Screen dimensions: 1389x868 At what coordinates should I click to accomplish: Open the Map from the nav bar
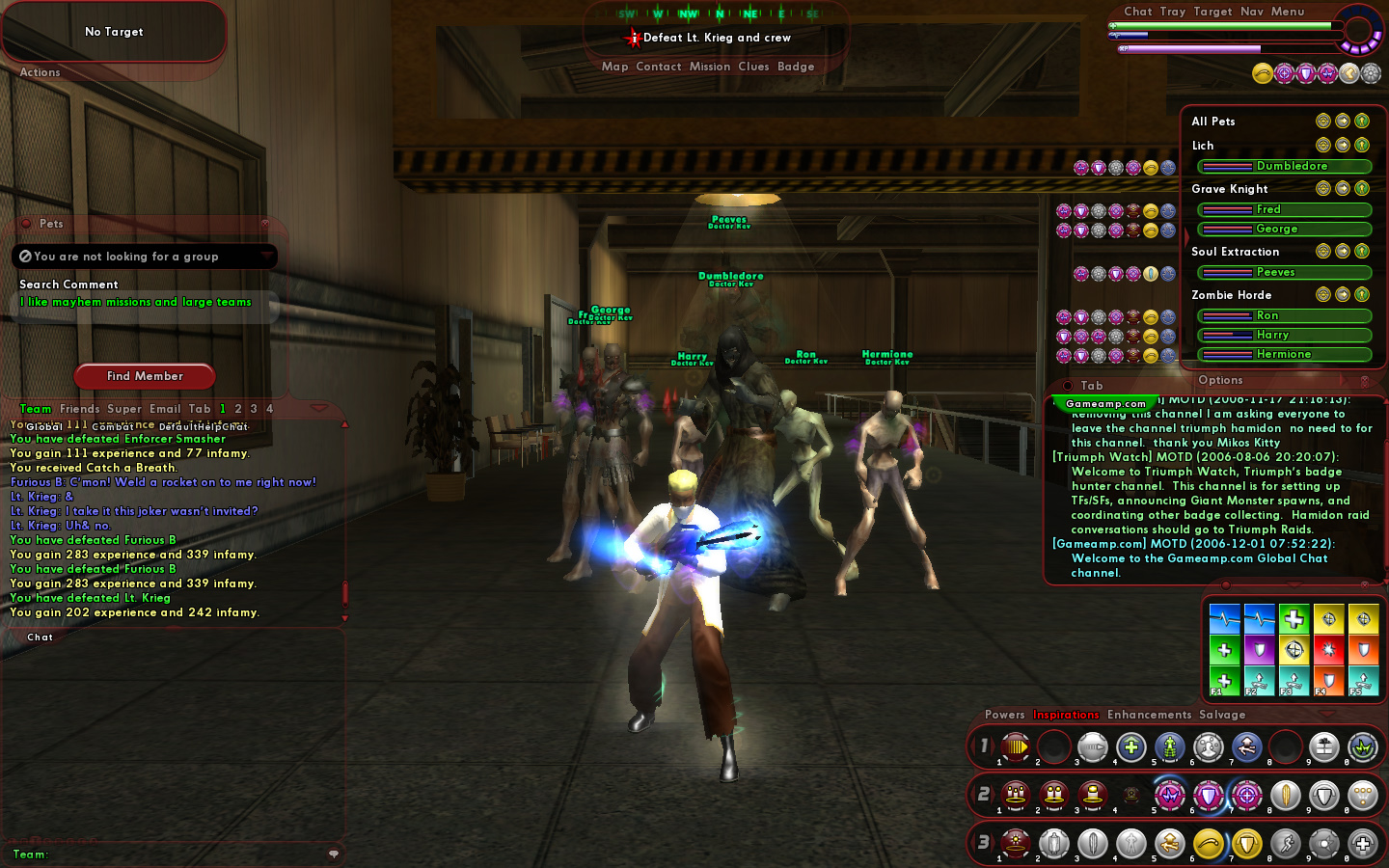(614, 67)
